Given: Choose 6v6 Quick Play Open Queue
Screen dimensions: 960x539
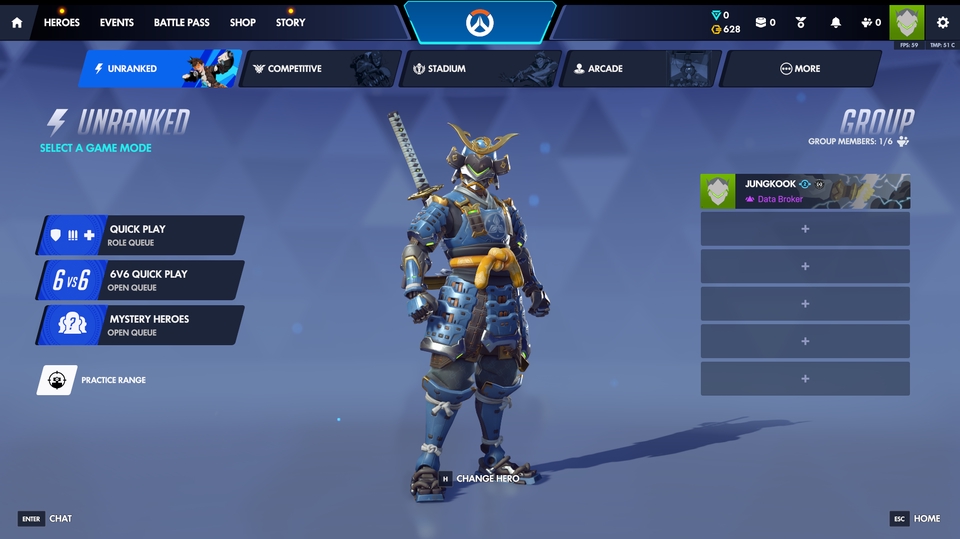Looking at the screenshot, I should 140,280.
